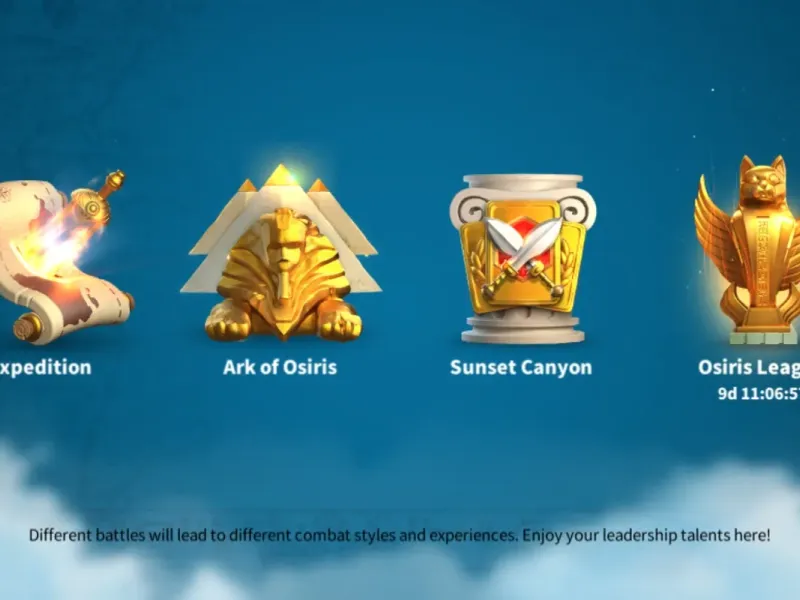
Task: Enter Sunset Canyon mode
Action: pyautogui.click(x=521, y=260)
